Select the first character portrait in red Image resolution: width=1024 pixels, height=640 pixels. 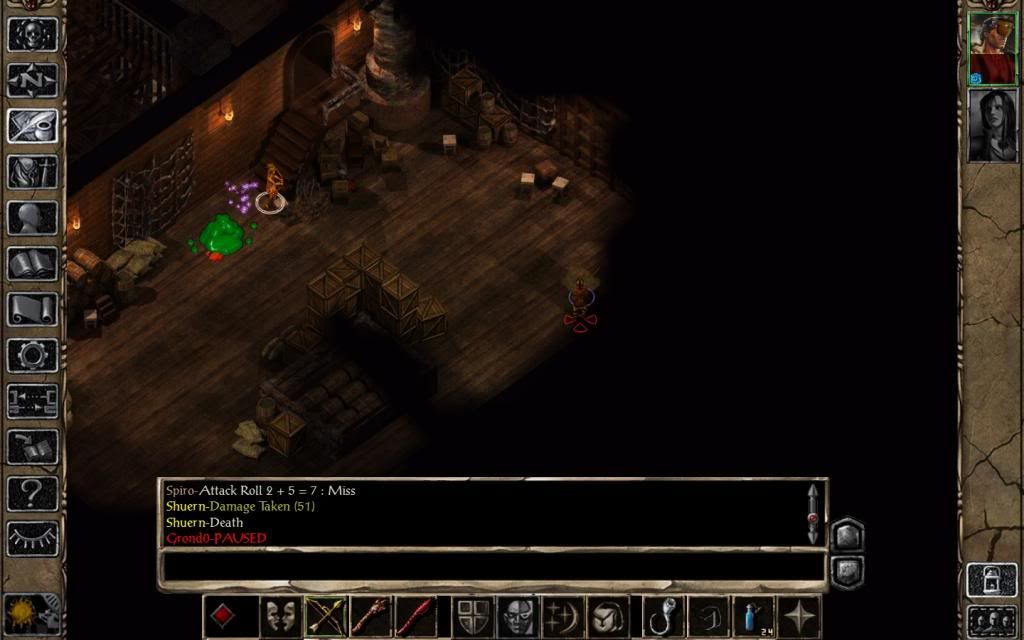point(992,50)
